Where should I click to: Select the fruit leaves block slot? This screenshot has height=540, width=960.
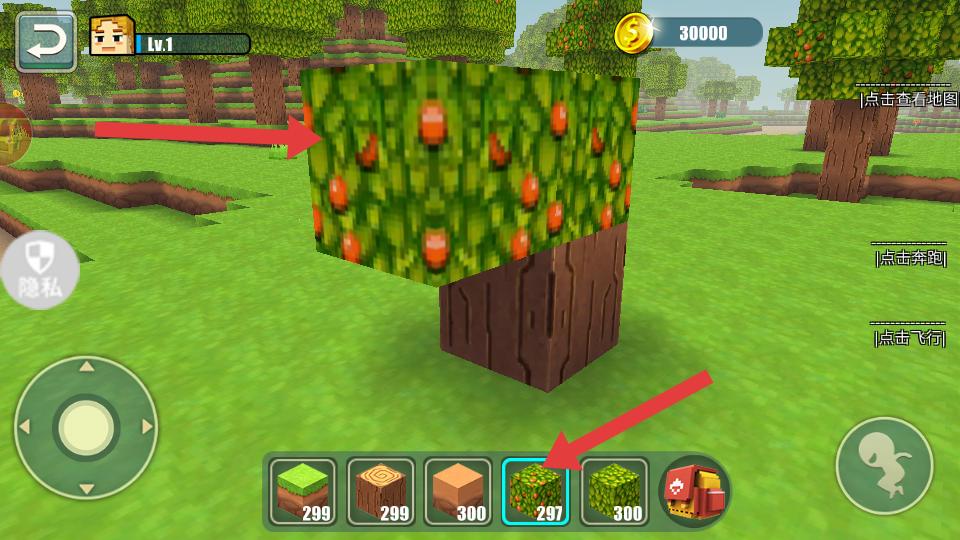(535, 491)
